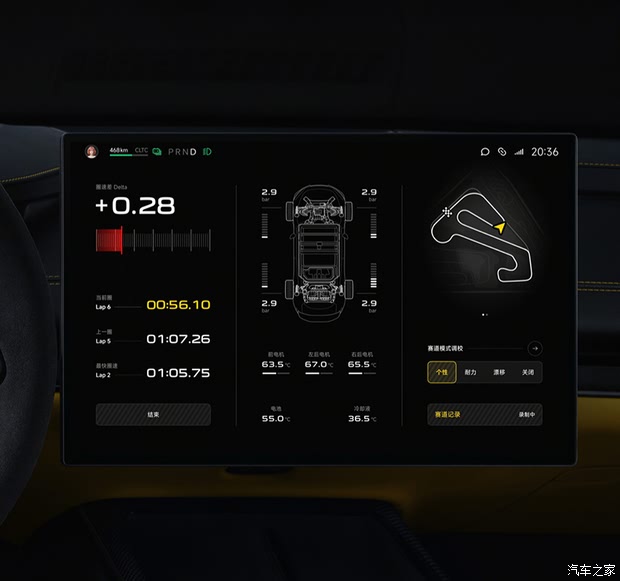620x581 pixels.
Task: Select the 个性 track mode
Action: [x=441, y=372]
